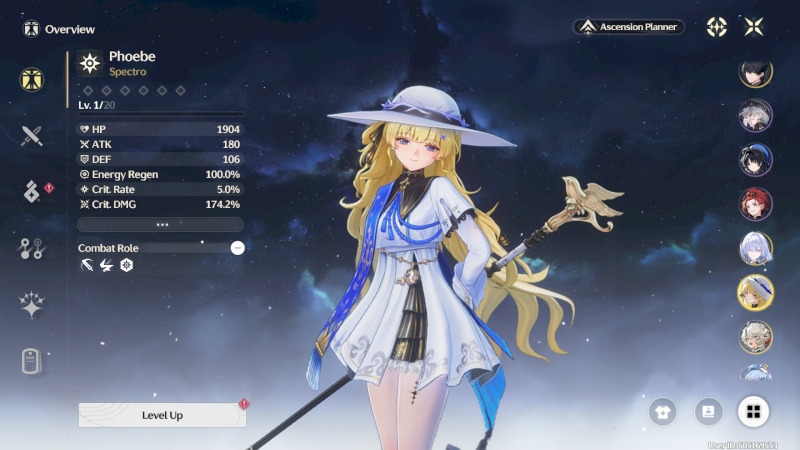800x450 pixels.
Task: Open the four-point star tab
Action: tap(31, 306)
